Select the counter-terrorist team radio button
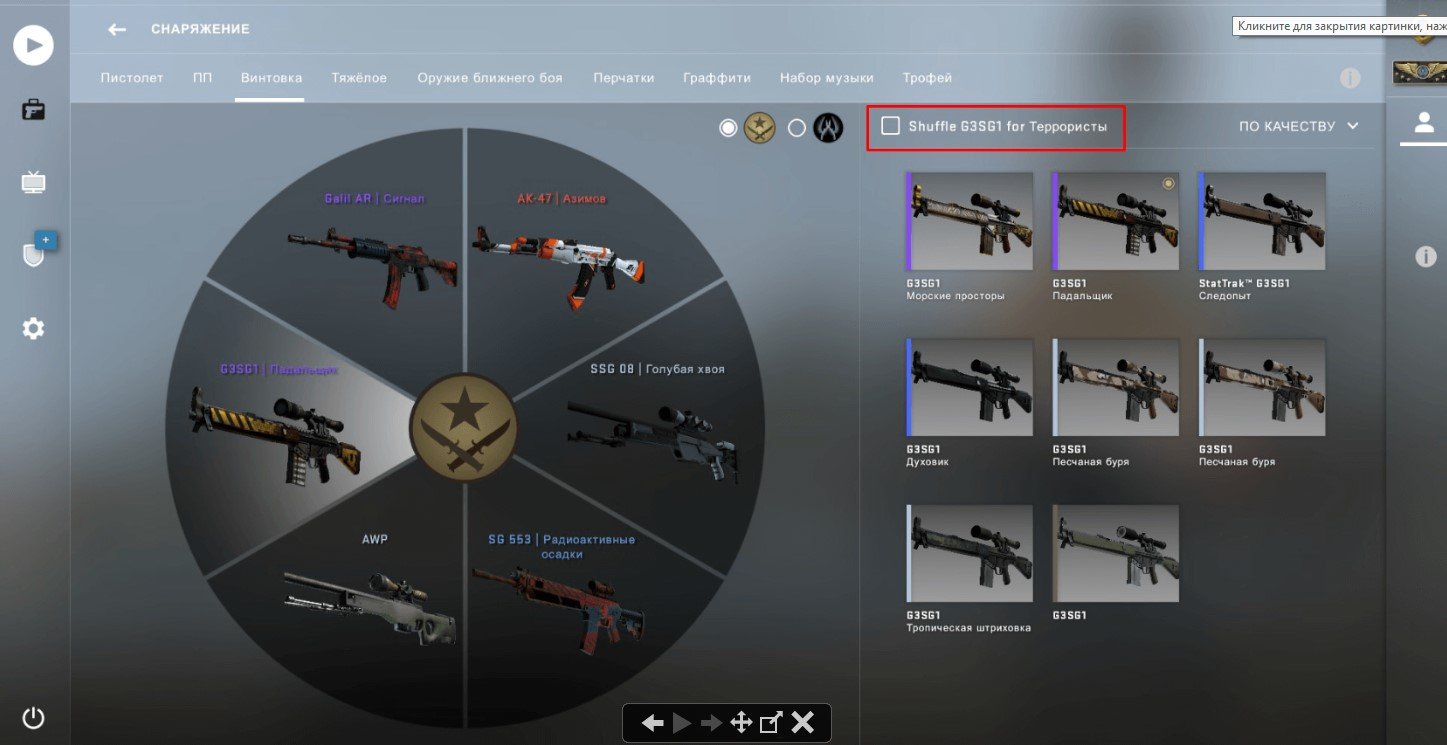This screenshot has width=1447, height=745. (797, 128)
